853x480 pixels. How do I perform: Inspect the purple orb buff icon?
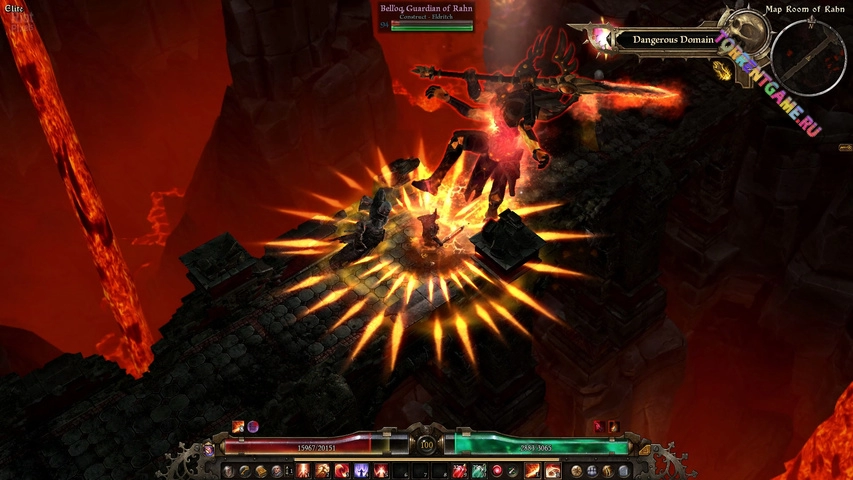(x=253, y=426)
